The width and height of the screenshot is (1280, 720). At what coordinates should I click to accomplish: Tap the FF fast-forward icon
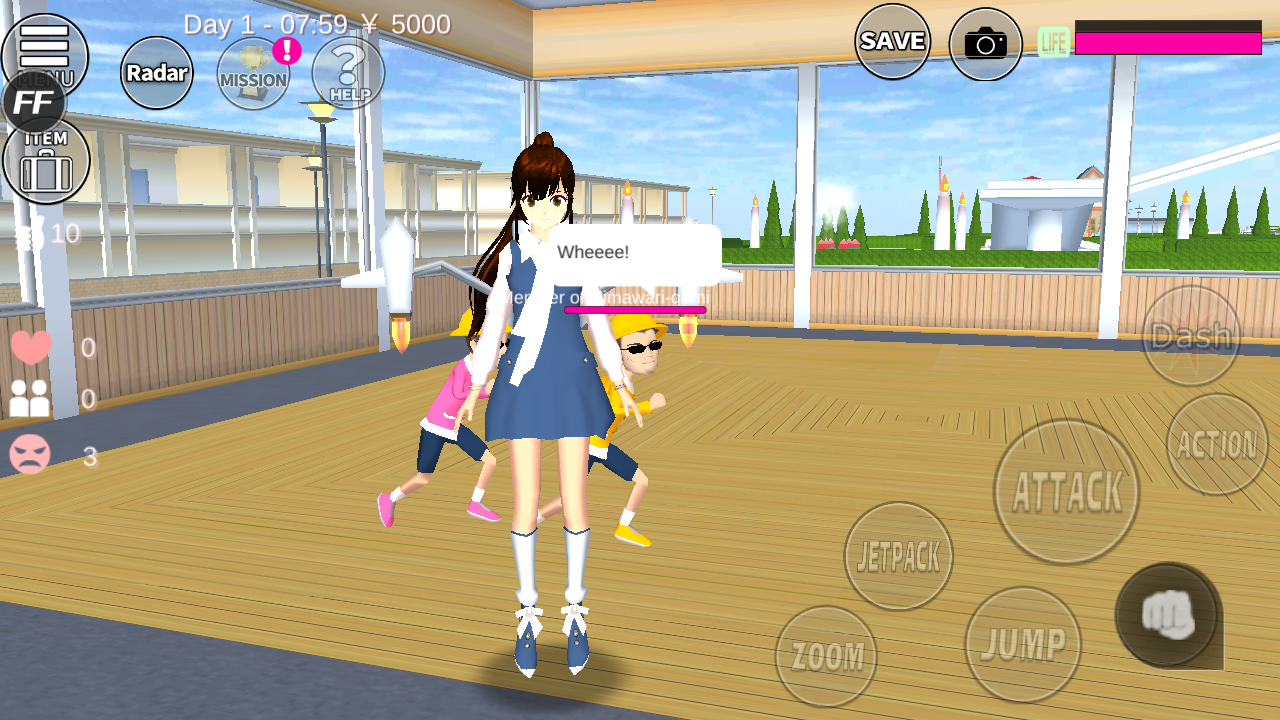coord(34,101)
